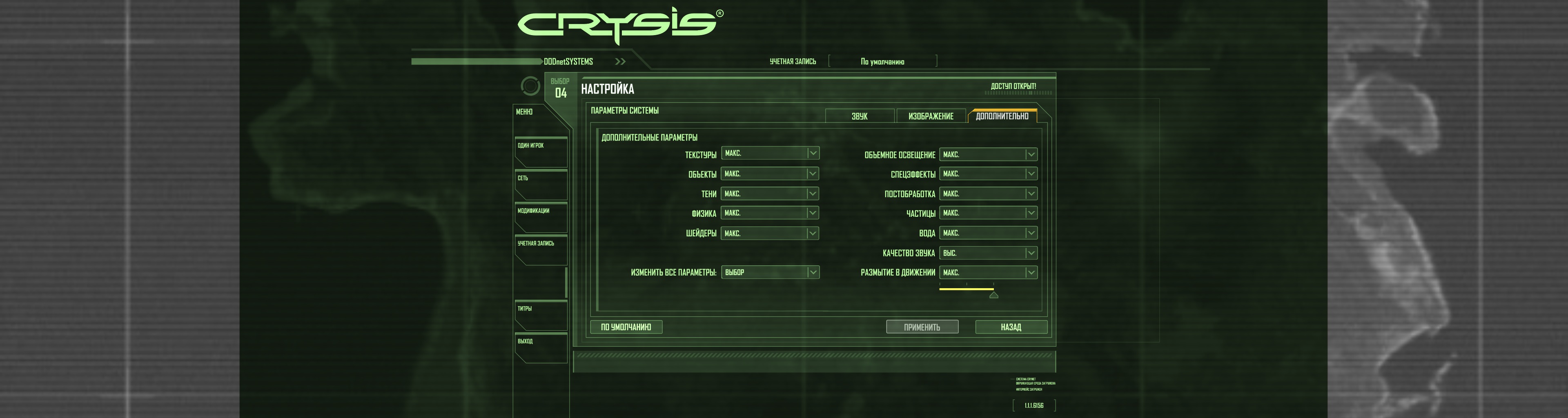Open the Физика dropdown
This screenshot has width=1568, height=418.
click(770, 213)
